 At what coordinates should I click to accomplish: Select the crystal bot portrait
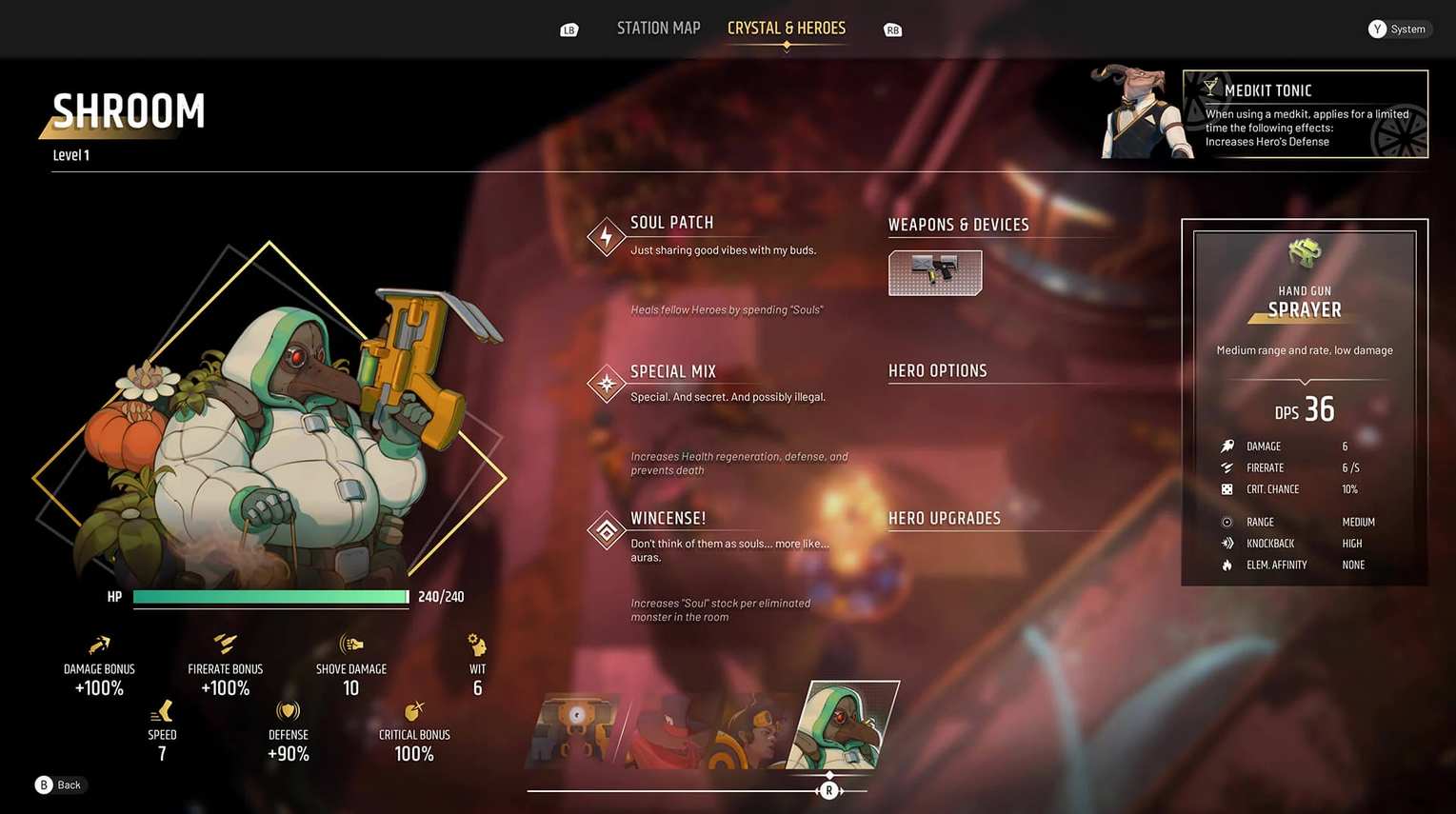574,730
